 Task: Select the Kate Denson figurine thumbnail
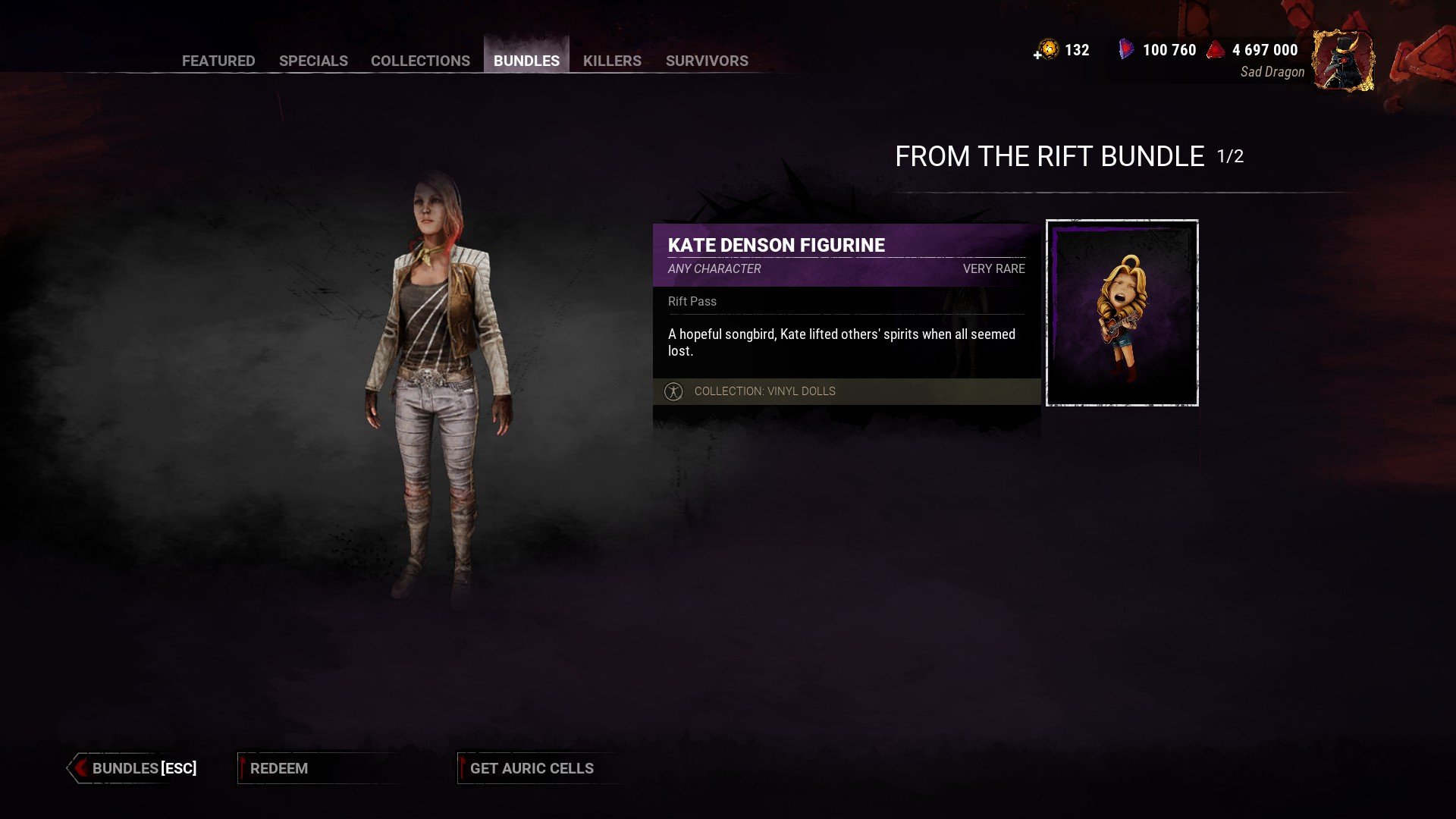[1122, 312]
